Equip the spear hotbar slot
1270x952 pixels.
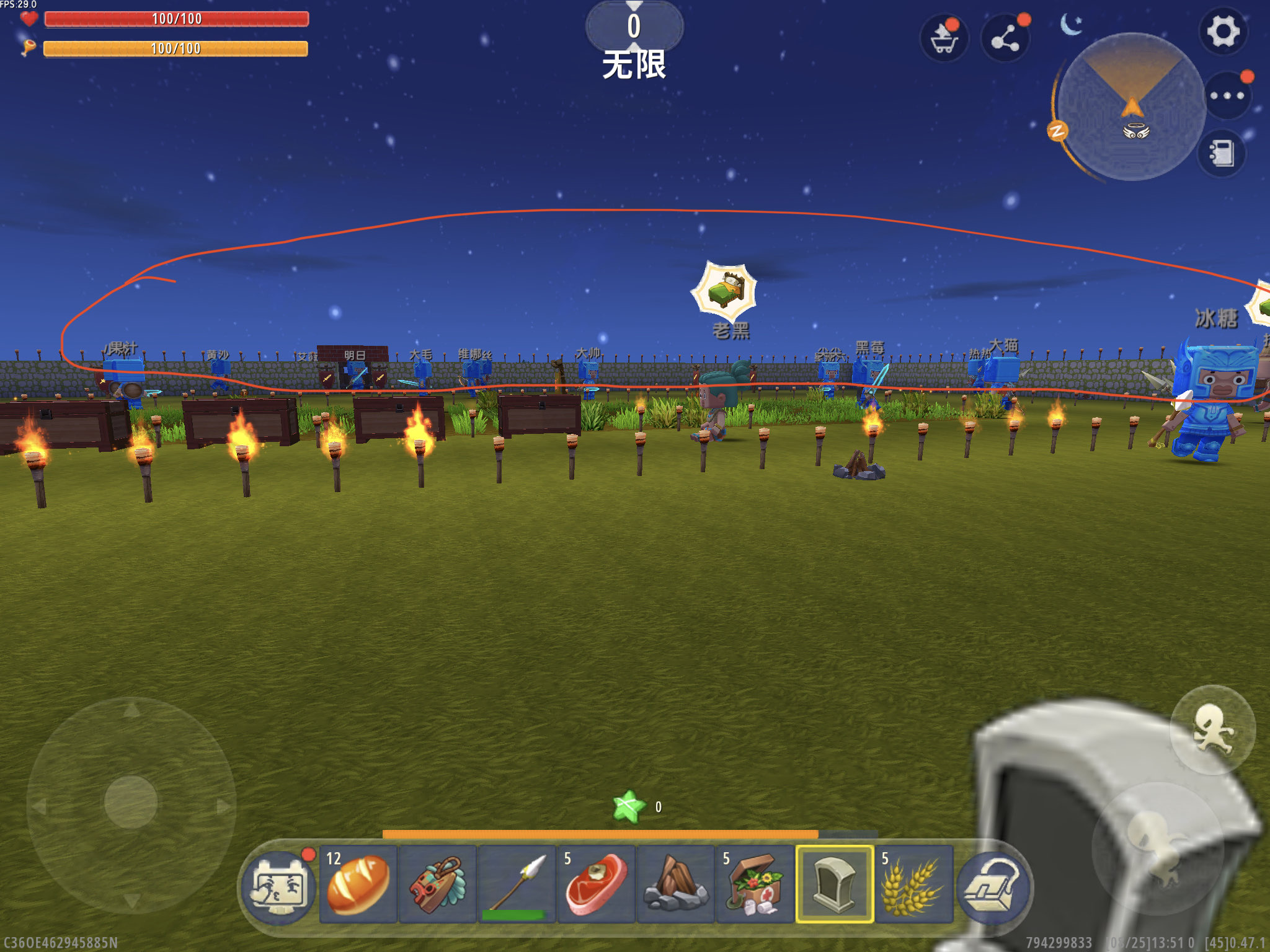point(517,884)
